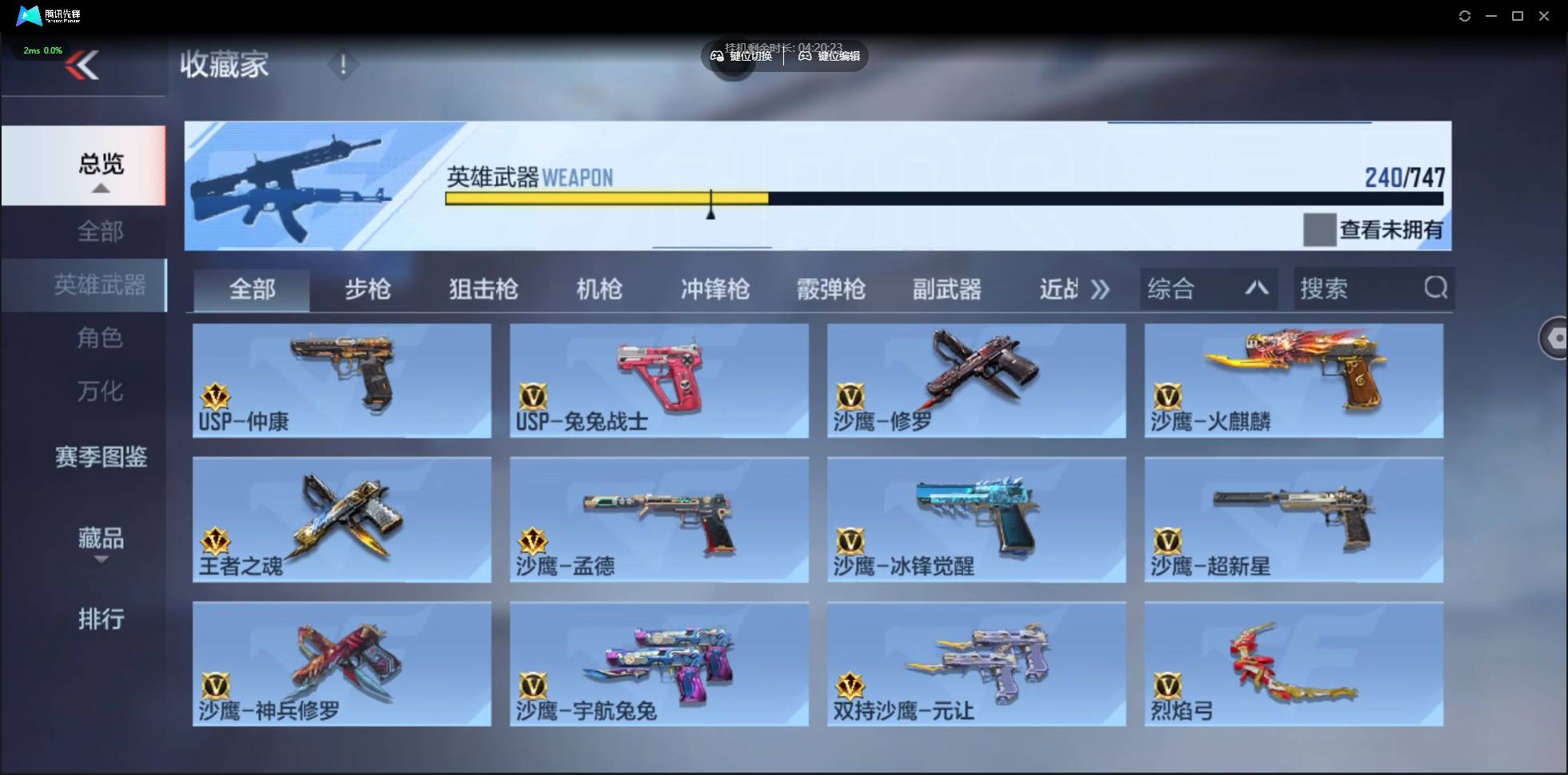Click the exclamation mark notice beside 收藏家
This screenshot has height=775, width=1568.
tap(344, 64)
